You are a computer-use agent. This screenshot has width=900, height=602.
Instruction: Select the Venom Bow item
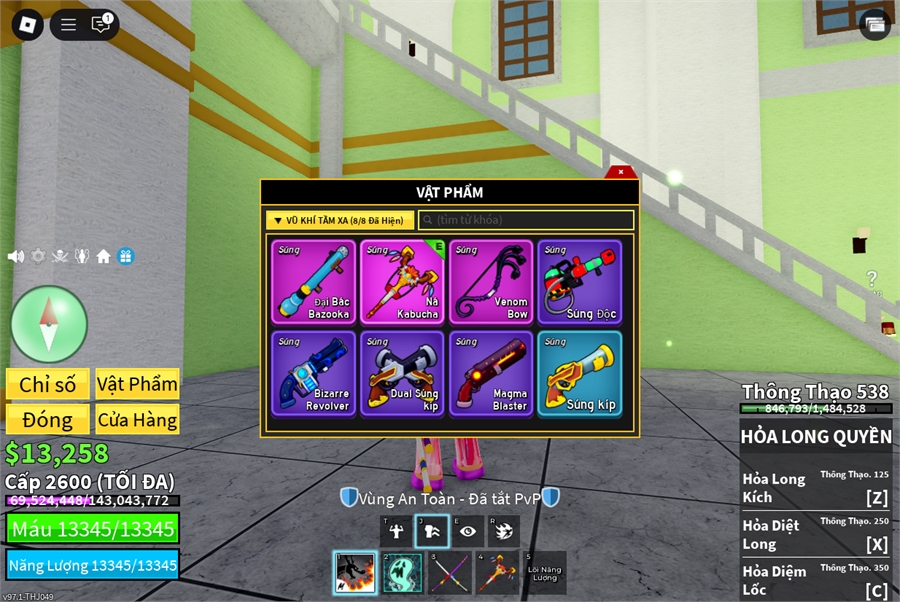coord(491,282)
